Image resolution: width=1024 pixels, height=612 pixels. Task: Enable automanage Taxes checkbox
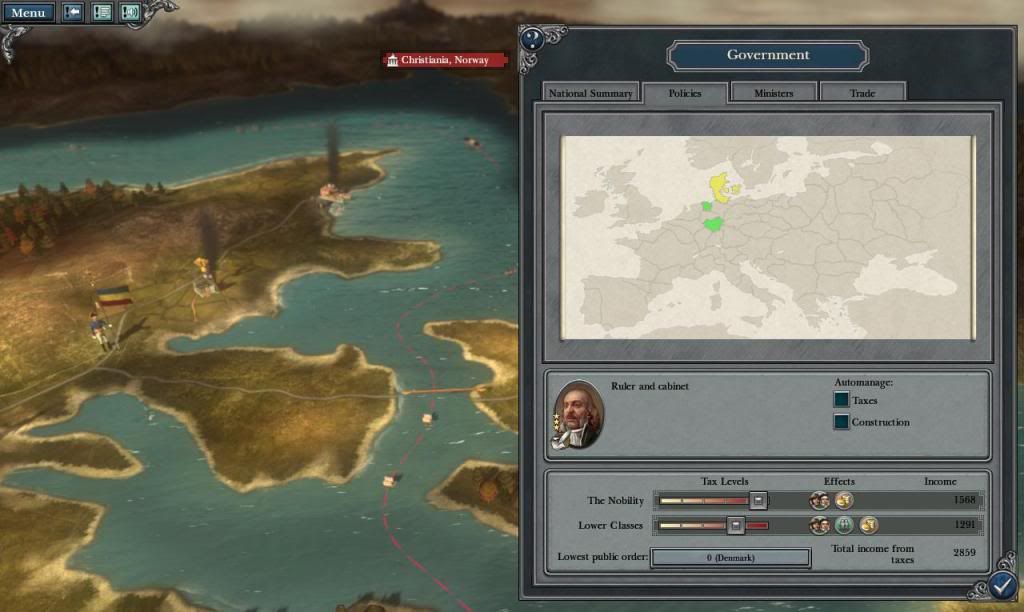841,400
